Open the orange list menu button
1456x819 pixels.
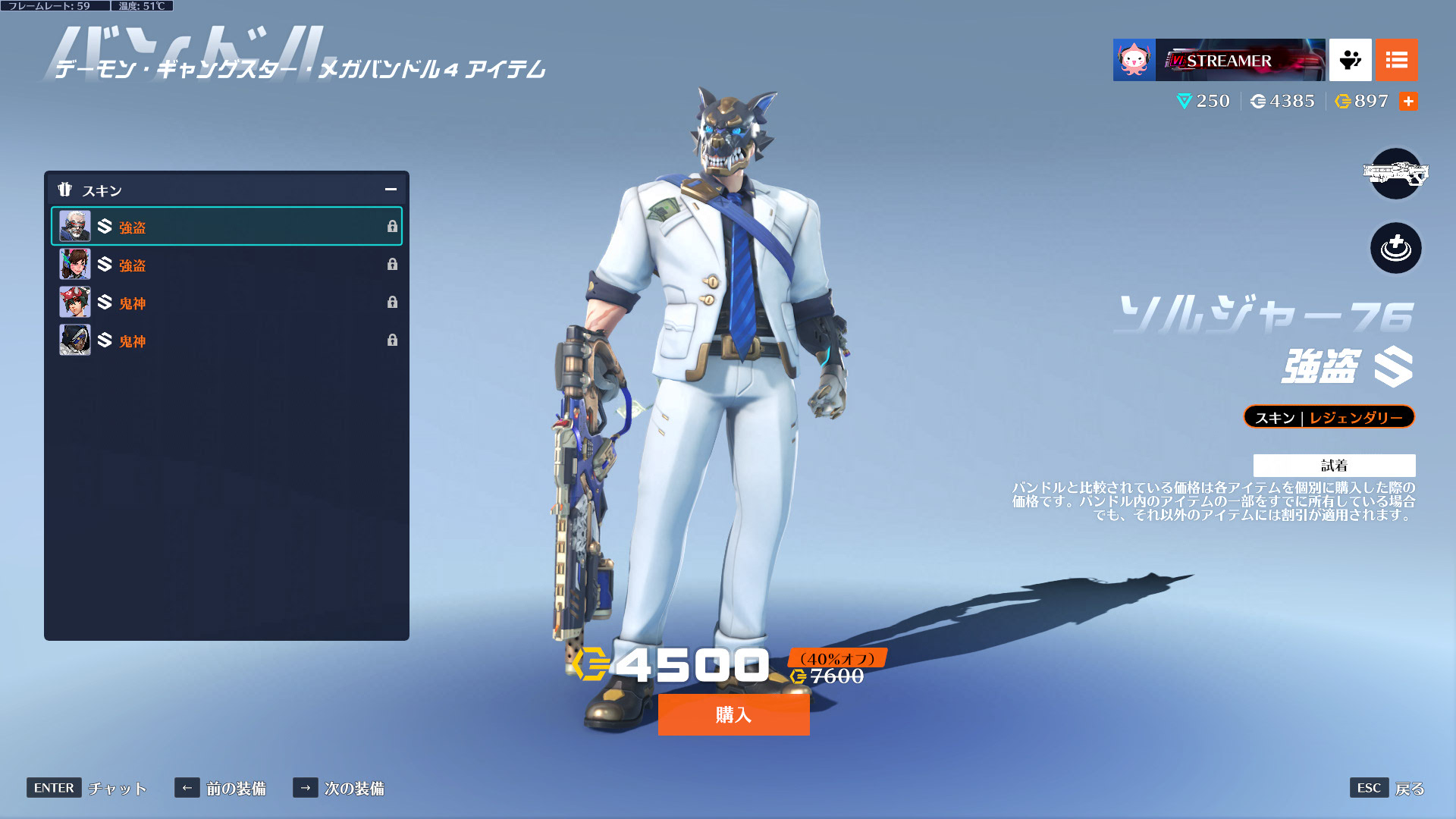(x=1396, y=60)
